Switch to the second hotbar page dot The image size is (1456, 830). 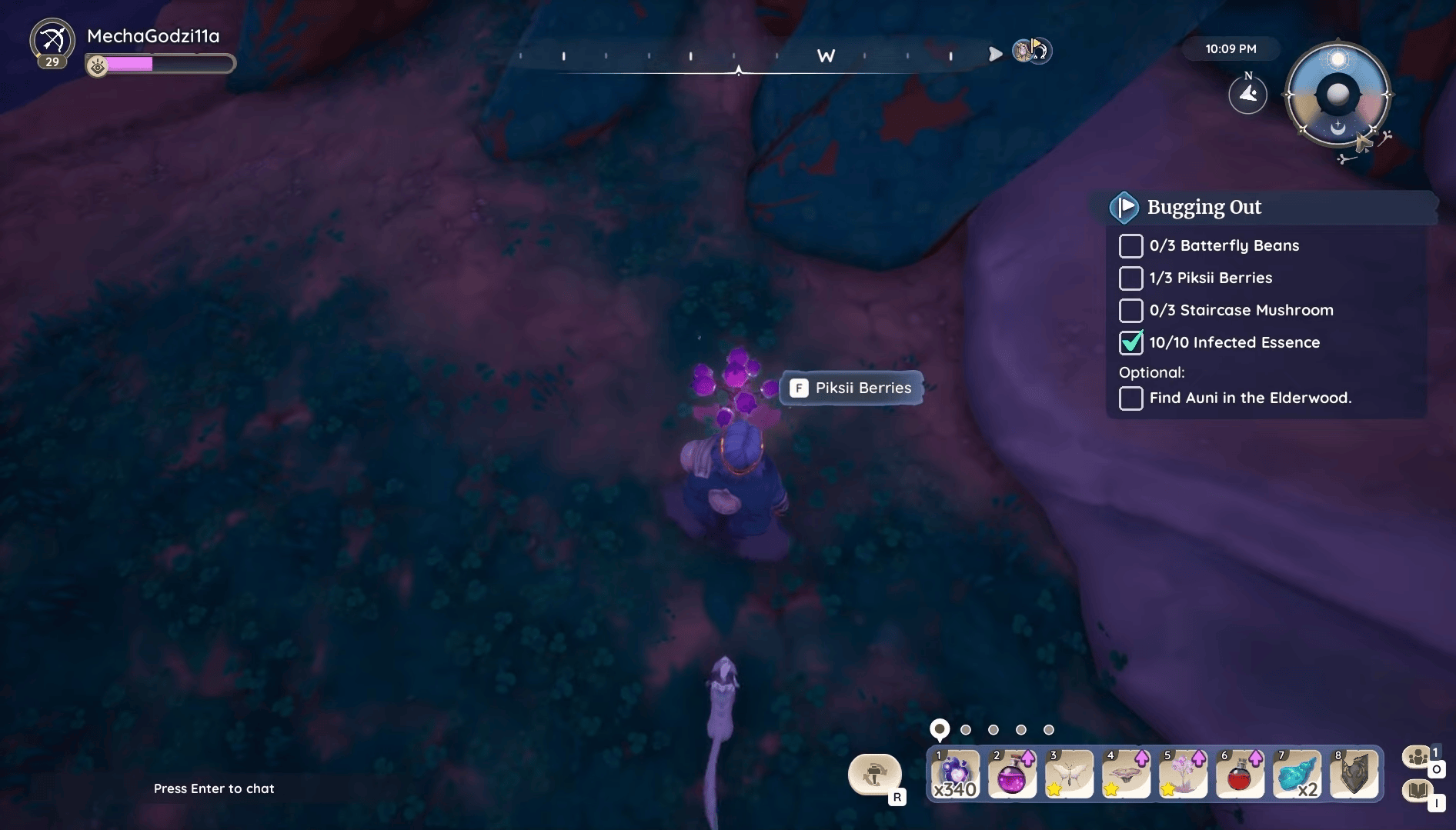coord(966,730)
